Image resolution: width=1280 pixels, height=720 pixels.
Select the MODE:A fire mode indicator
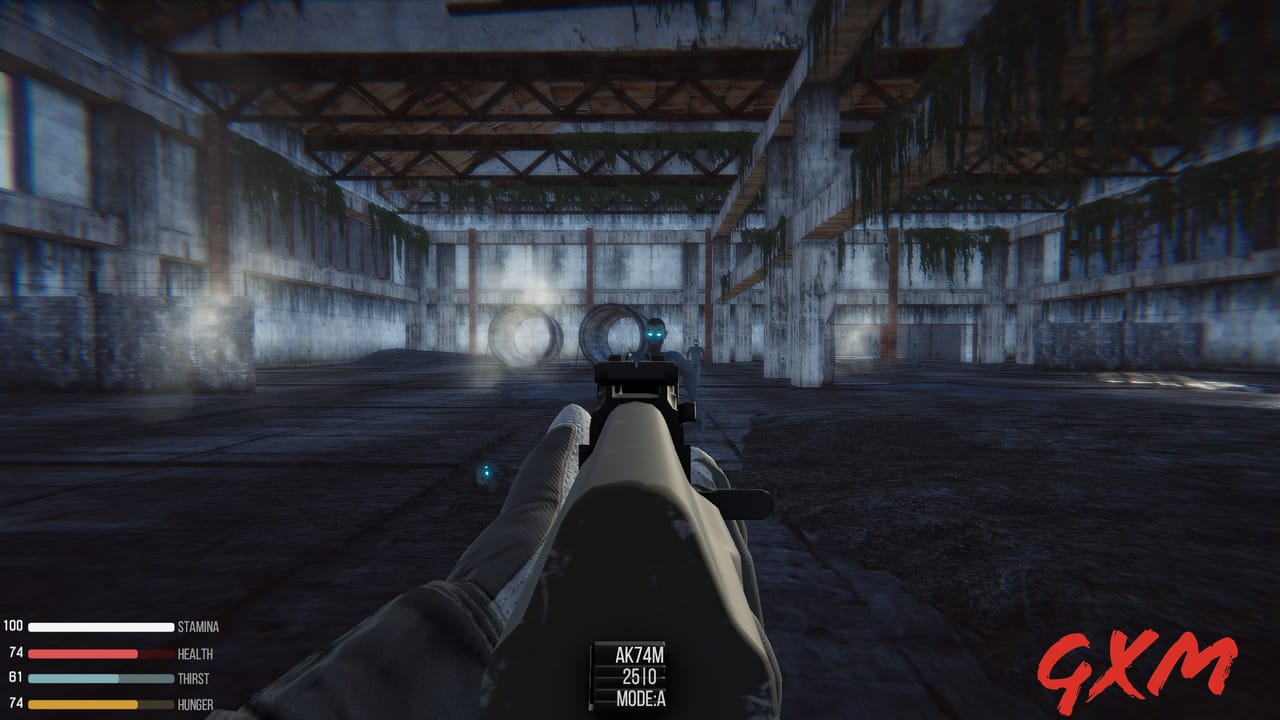click(639, 698)
